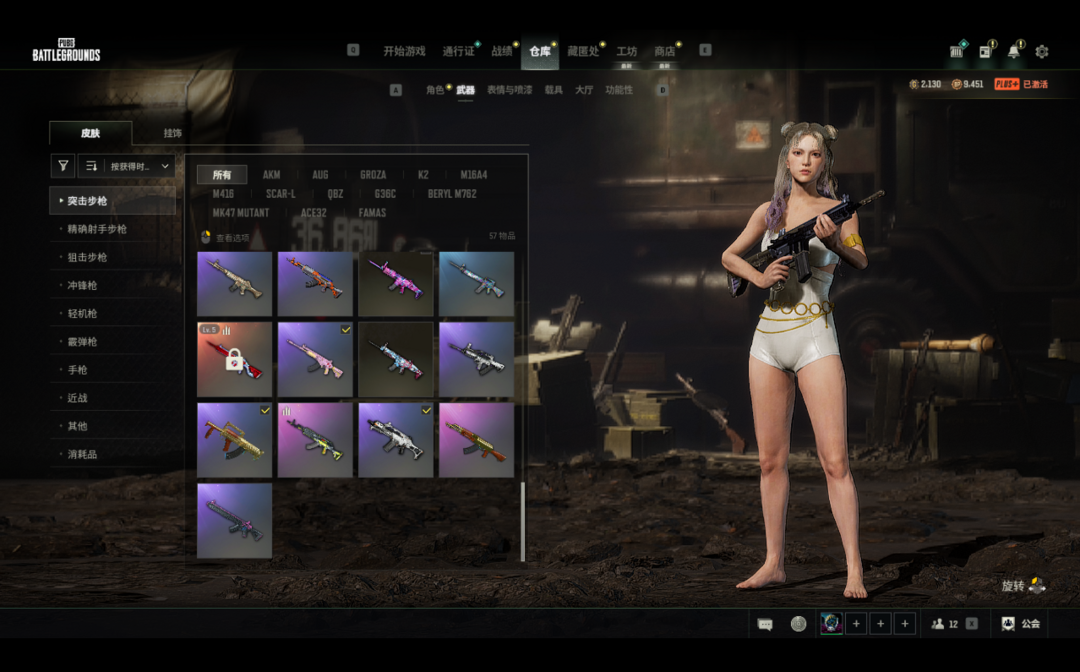
Task: Switch to the 挂饰 charms tab
Action: click(172, 133)
